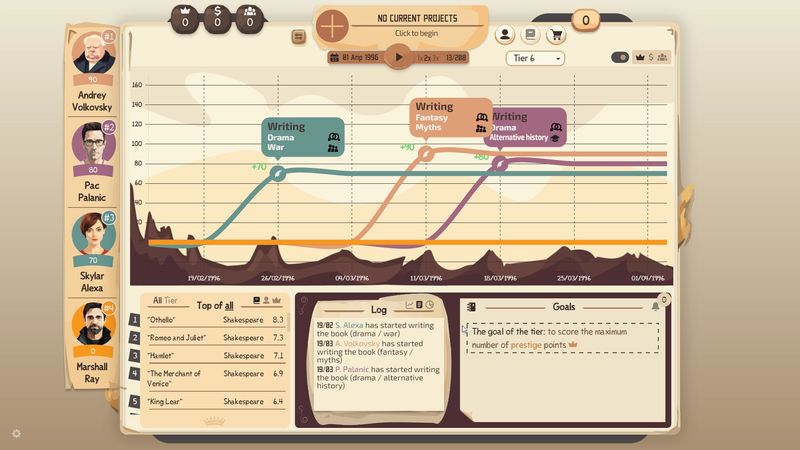Show the clock view in the Log panel
The height and width of the screenshot is (450, 800).
click(x=430, y=304)
